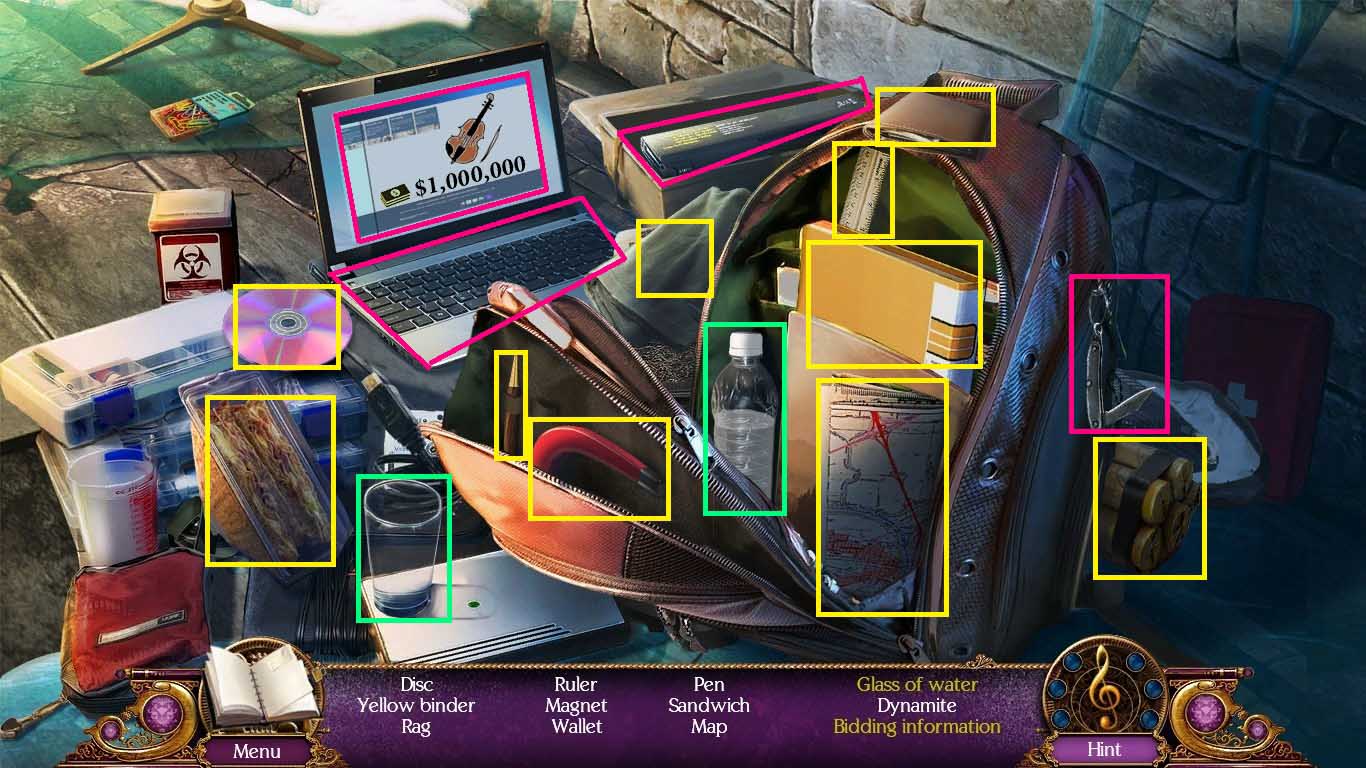The image size is (1366, 768).
Task: Select 'Dynamite' in the item list
Action: 917,705
